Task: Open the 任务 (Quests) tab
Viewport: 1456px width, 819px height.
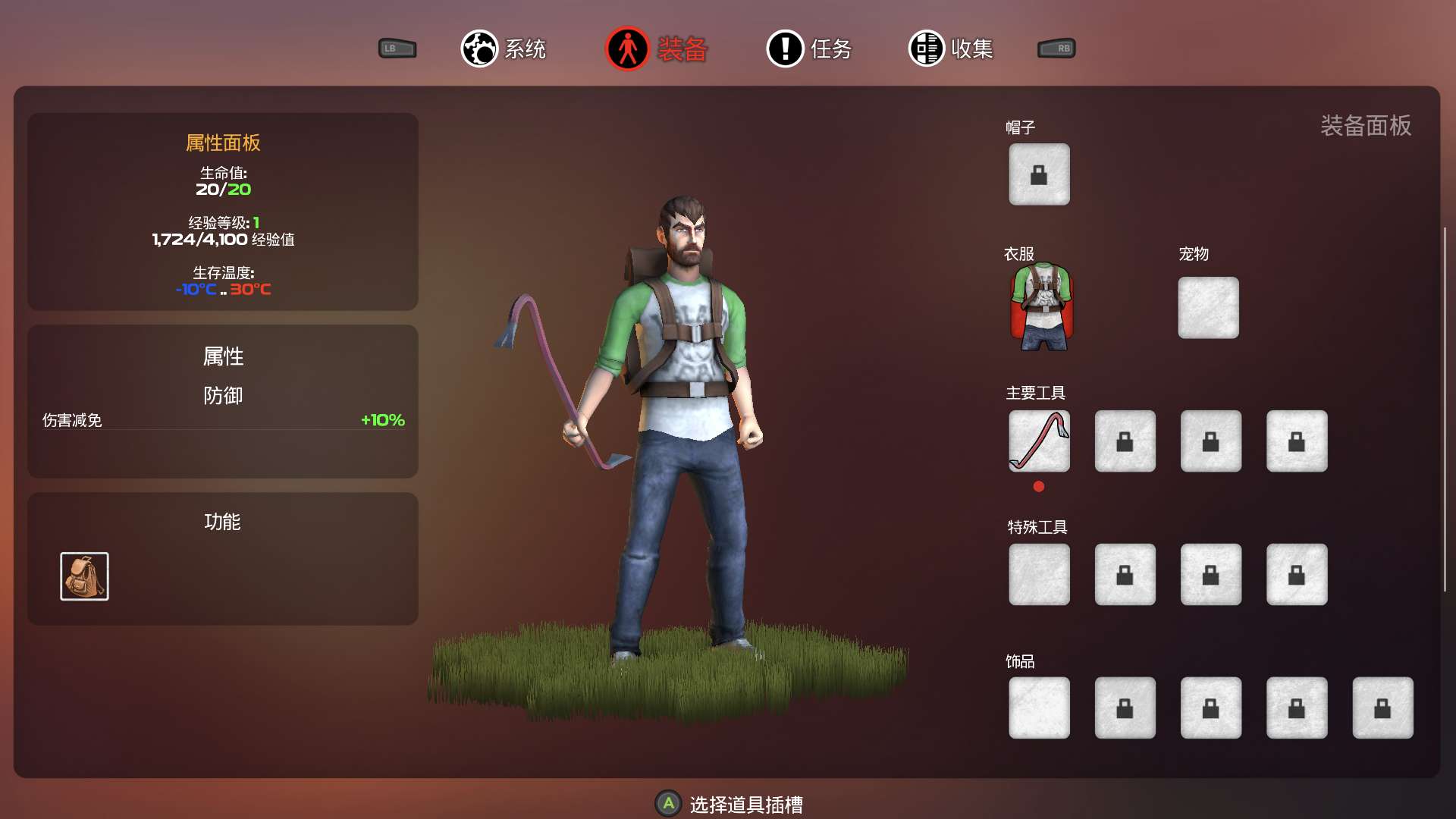Action: pos(809,49)
